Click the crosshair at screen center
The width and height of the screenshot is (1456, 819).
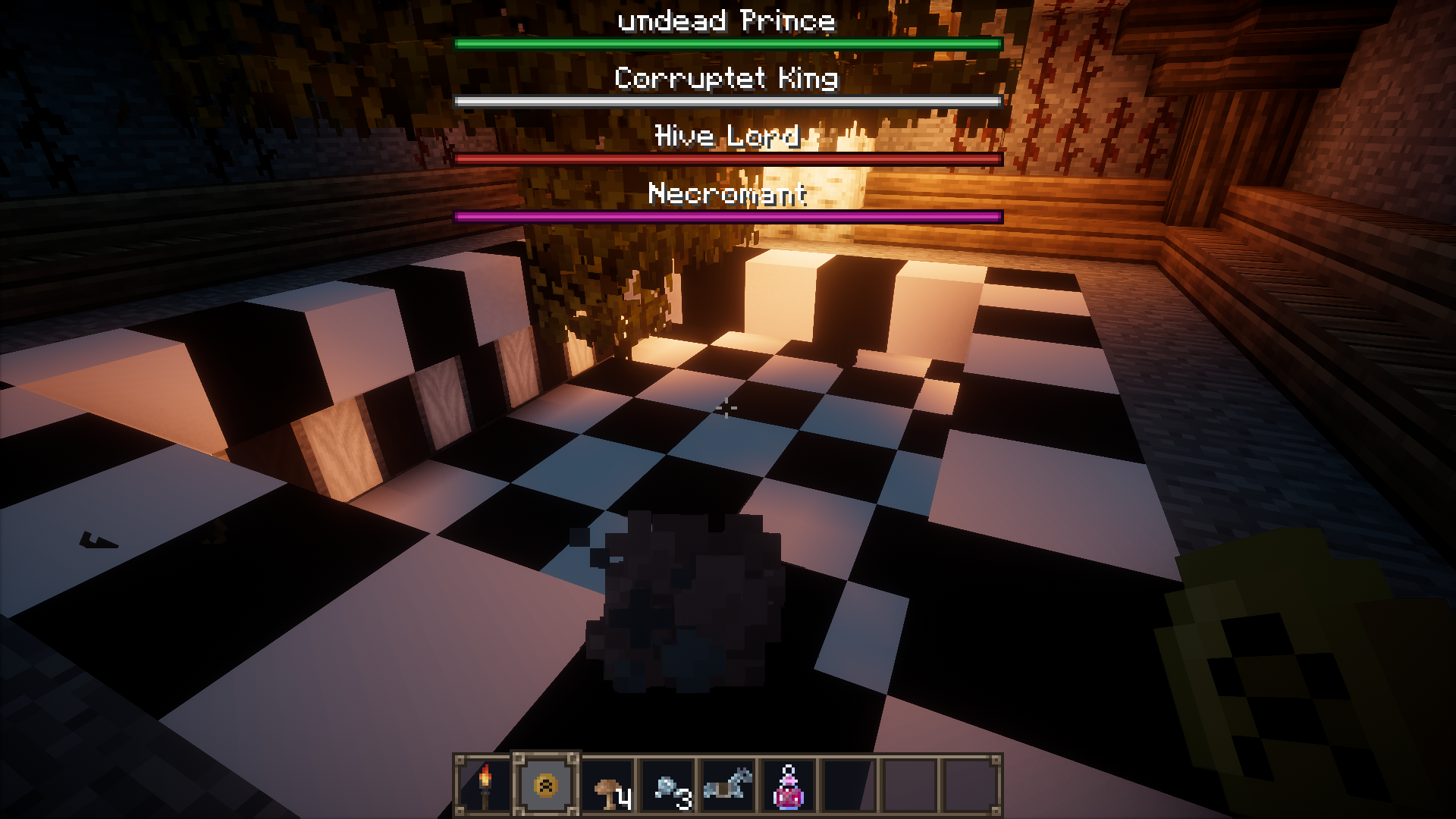[x=728, y=409]
